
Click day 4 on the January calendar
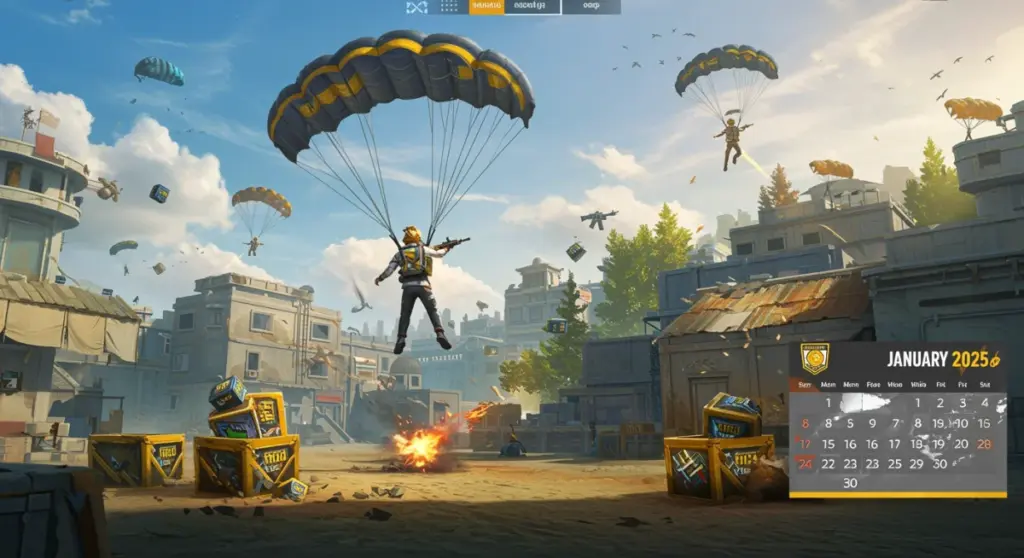pyautogui.click(x=985, y=403)
